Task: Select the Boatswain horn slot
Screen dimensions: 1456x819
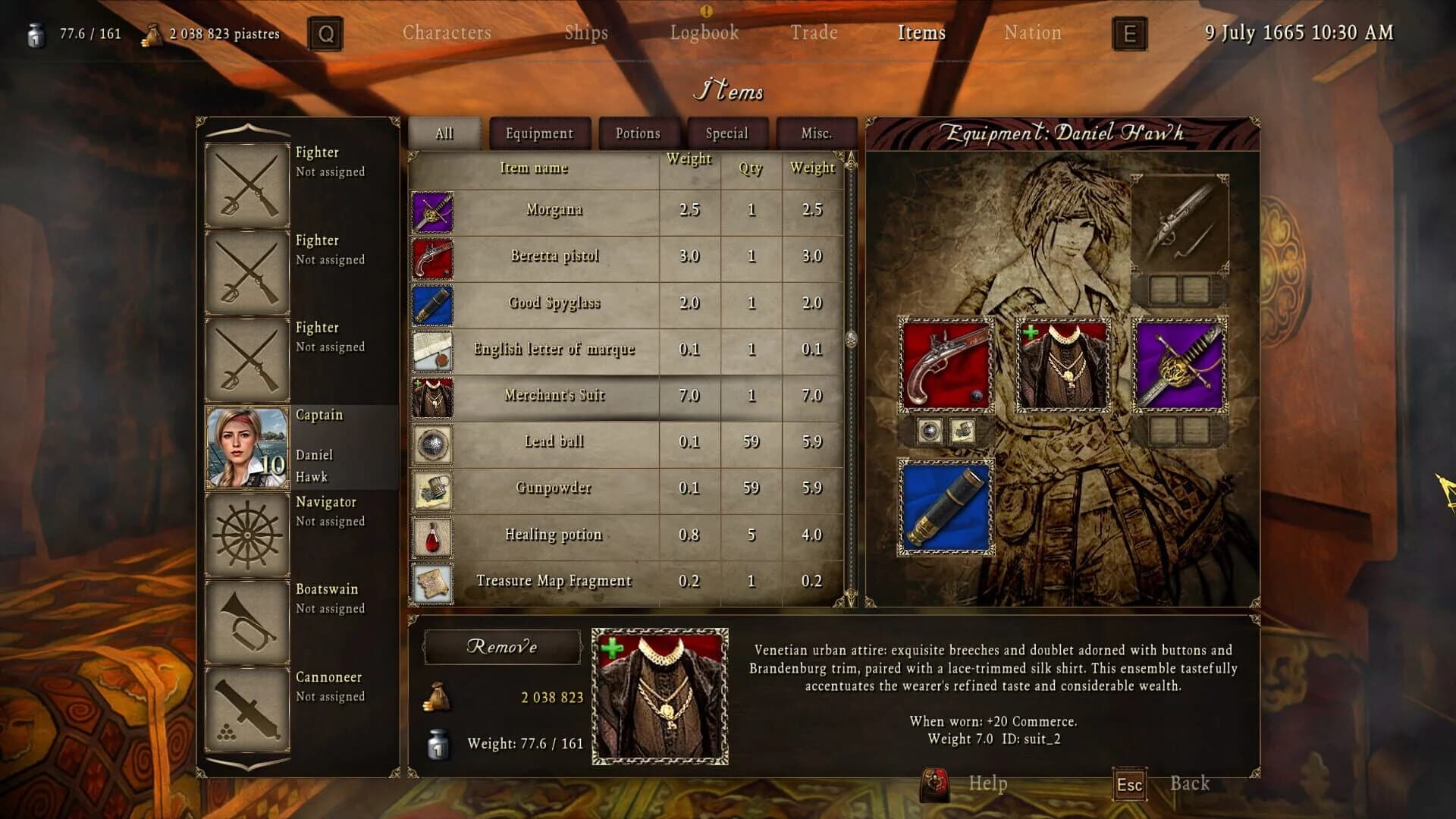Action: tap(246, 622)
